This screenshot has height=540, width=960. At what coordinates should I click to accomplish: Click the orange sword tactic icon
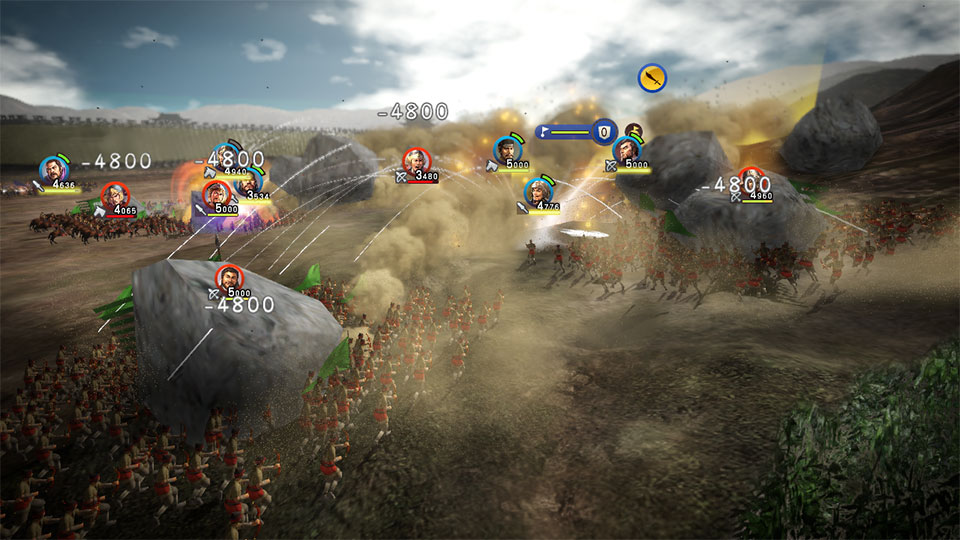pos(652,78)
